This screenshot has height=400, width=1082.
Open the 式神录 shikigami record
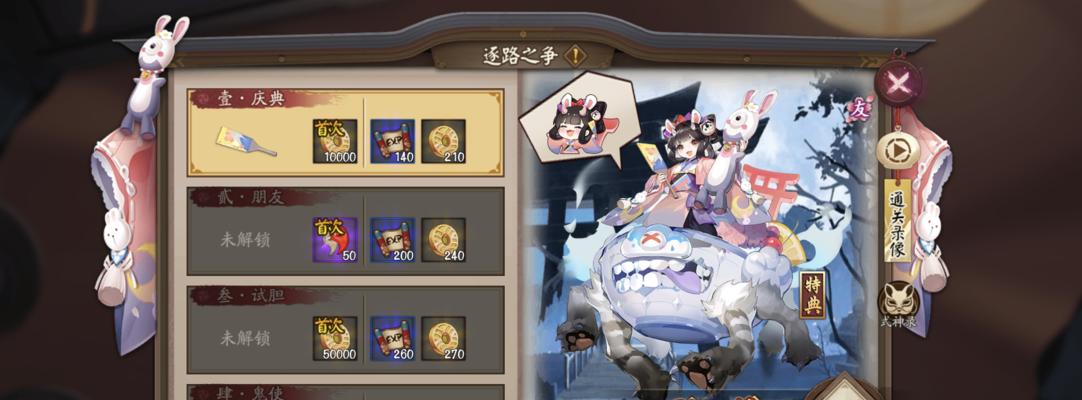click(897, 303)
